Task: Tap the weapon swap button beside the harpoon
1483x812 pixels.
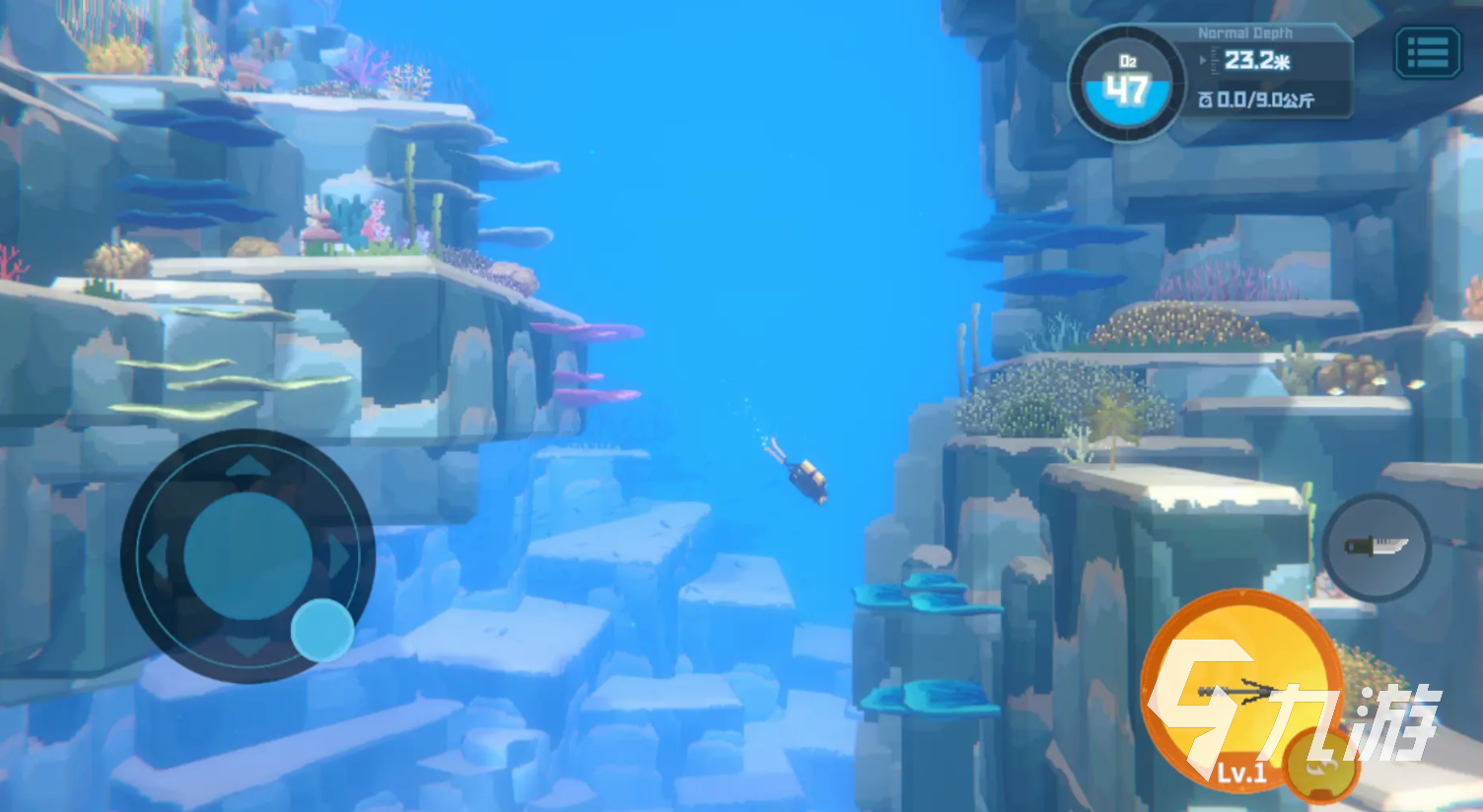Action: [1323, 766]
